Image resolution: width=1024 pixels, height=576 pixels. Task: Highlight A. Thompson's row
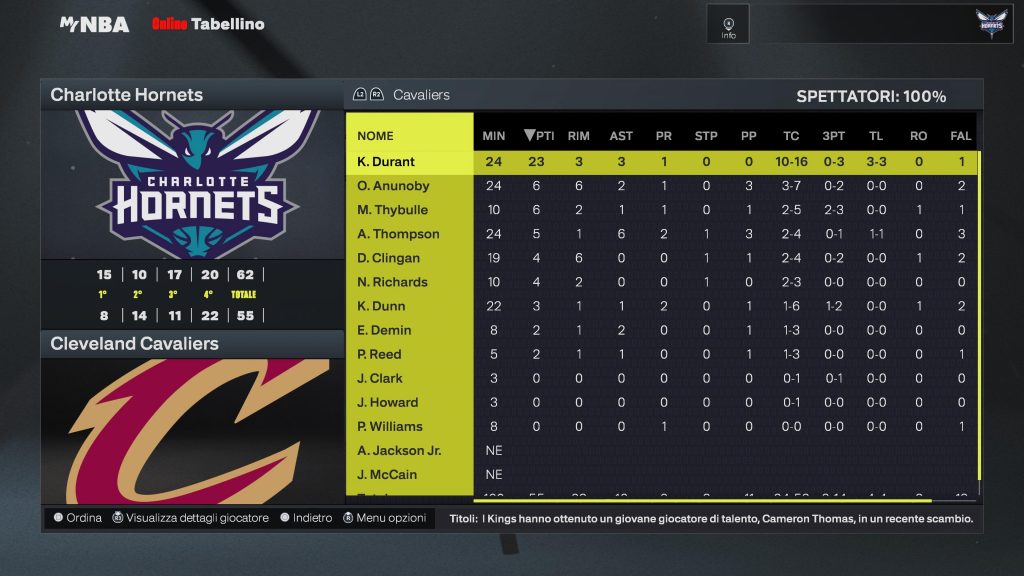[398, 234]
